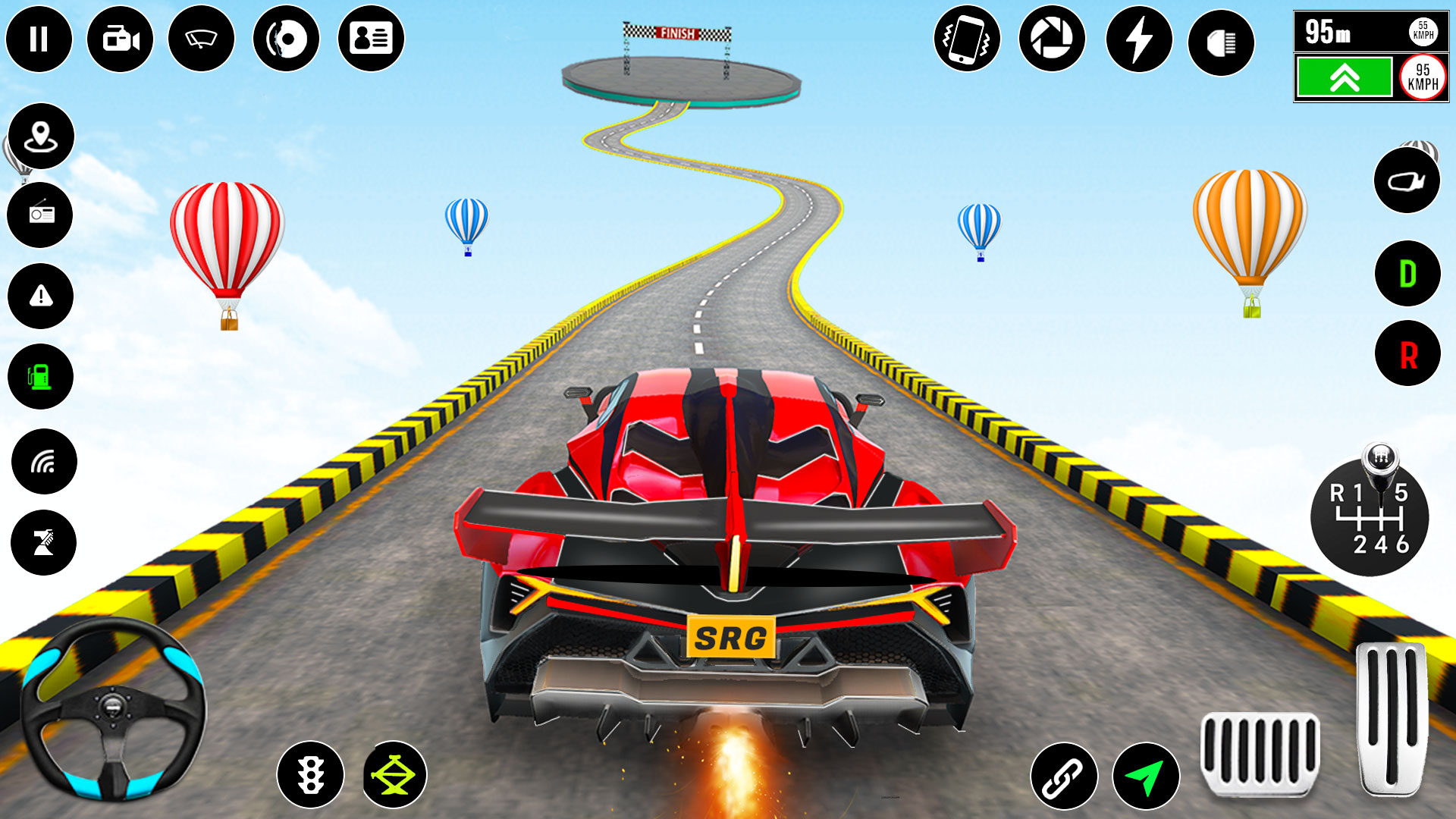1456x819 pixels.
Task: Turn on the radio icon
Action: click(42, 215)
